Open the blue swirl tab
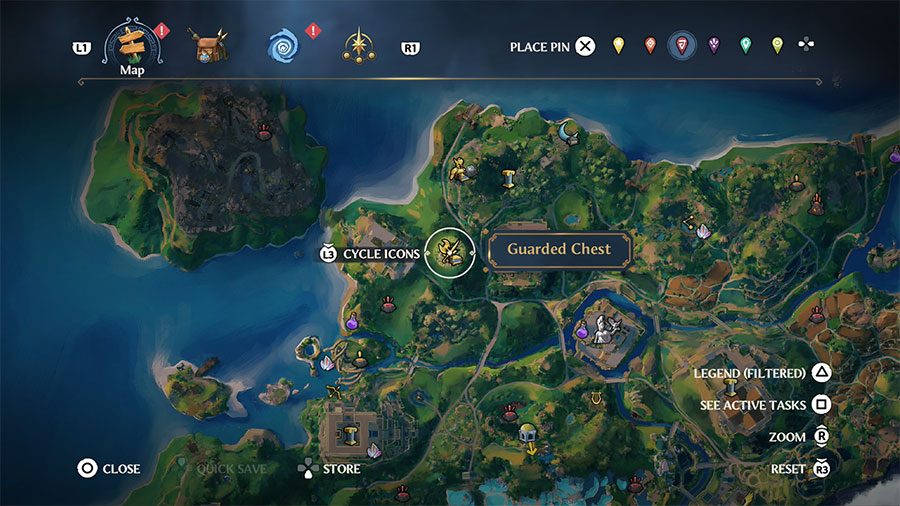 click(x=282, y=46)
